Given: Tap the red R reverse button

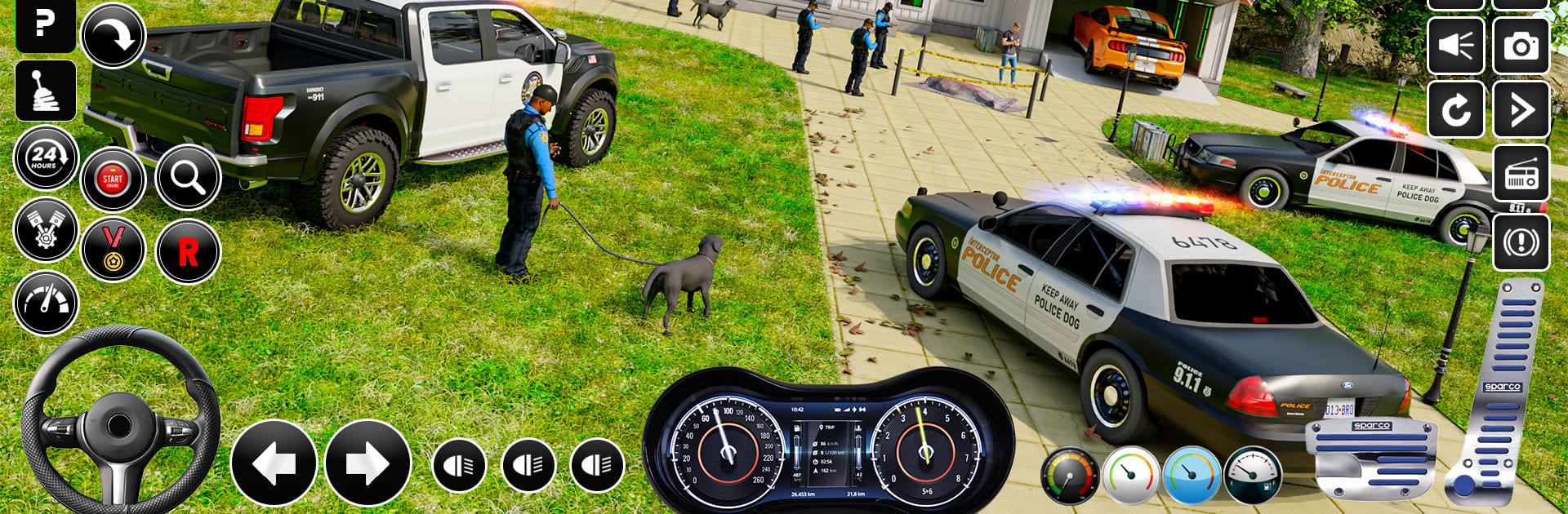Looking at the screenshot, I should (188, 251).
